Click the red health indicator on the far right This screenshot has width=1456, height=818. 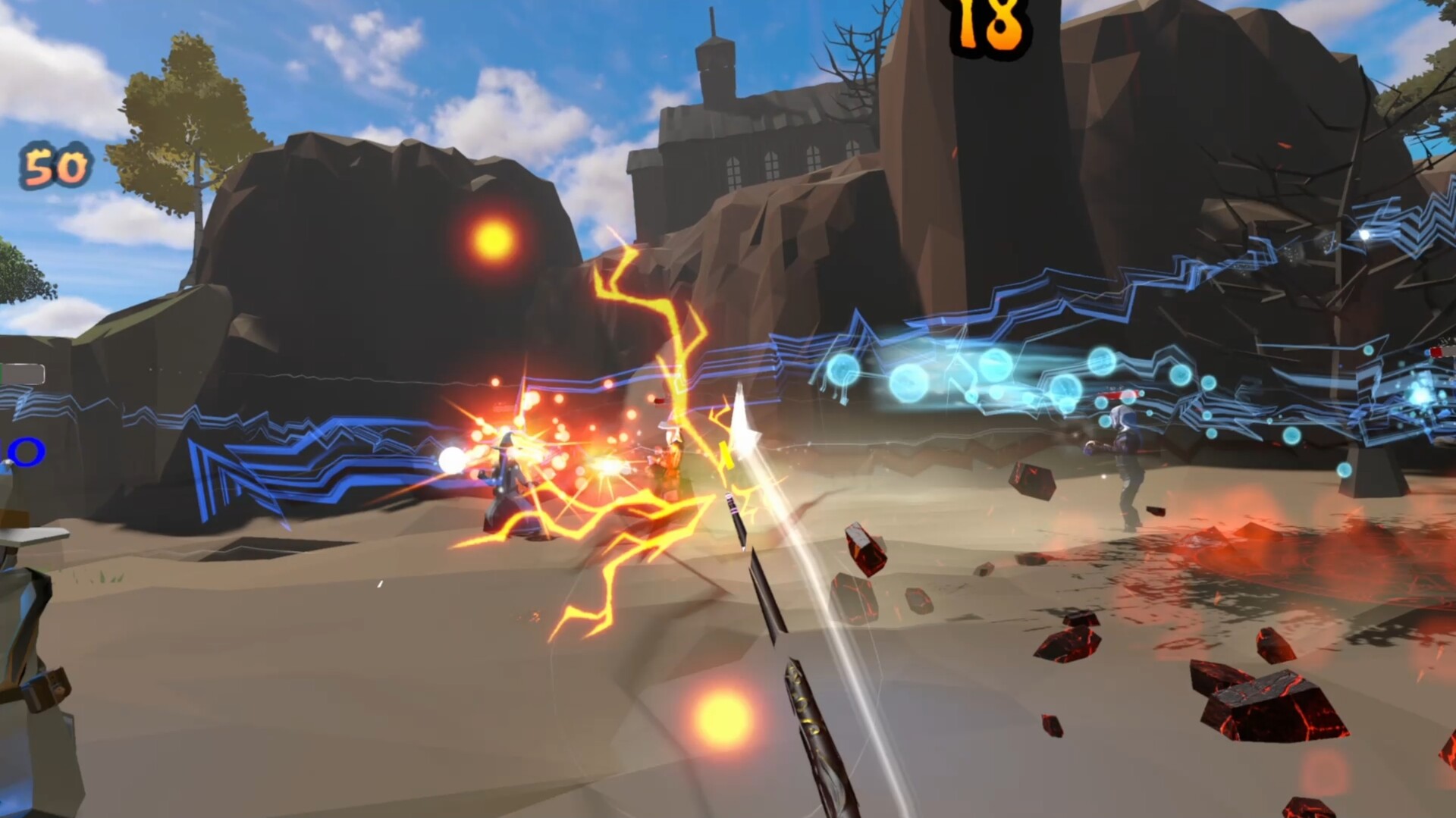(x=1436, y=353)
